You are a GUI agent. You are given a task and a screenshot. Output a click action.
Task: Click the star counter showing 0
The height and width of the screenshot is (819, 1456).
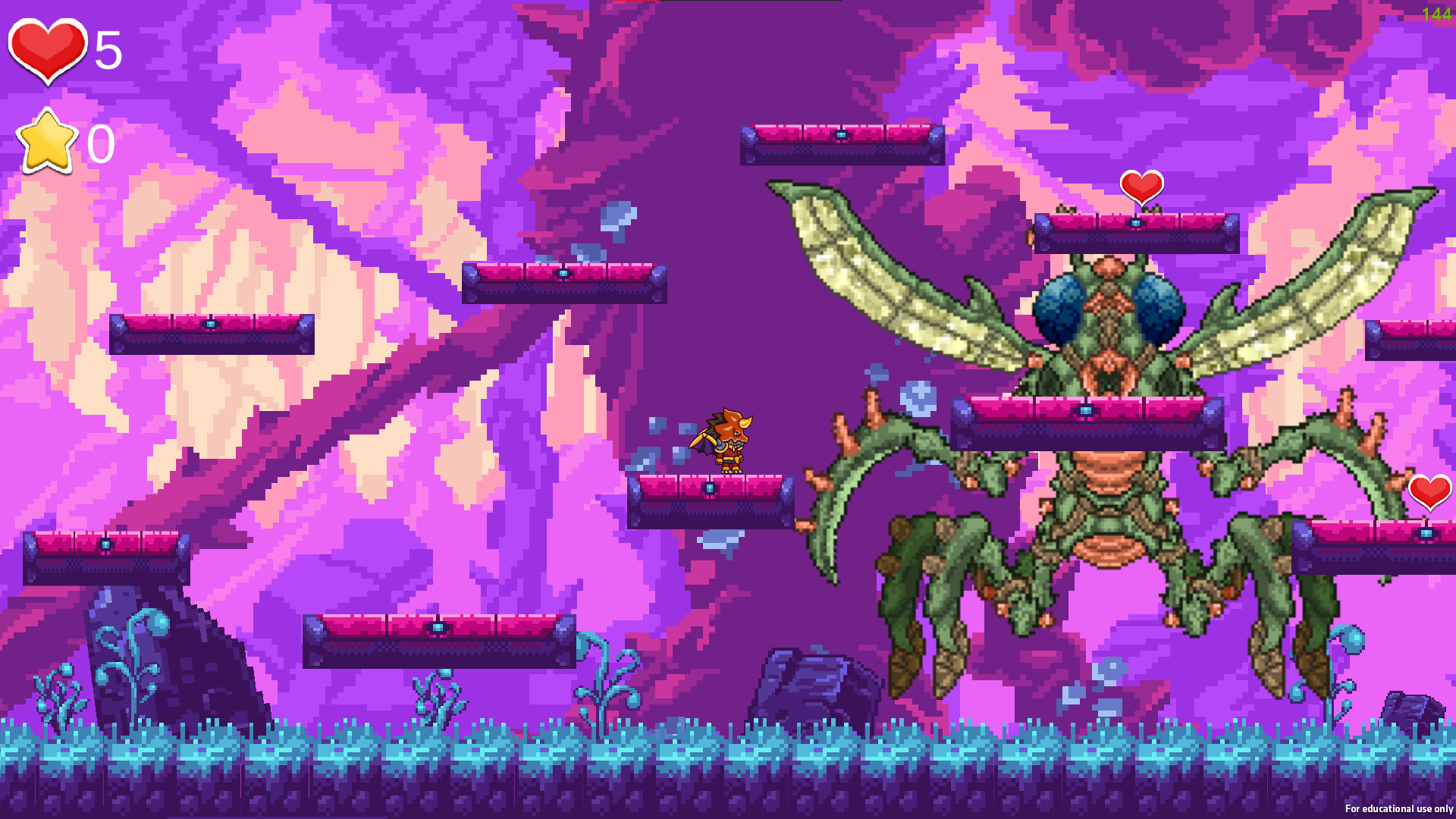point(102,143)
